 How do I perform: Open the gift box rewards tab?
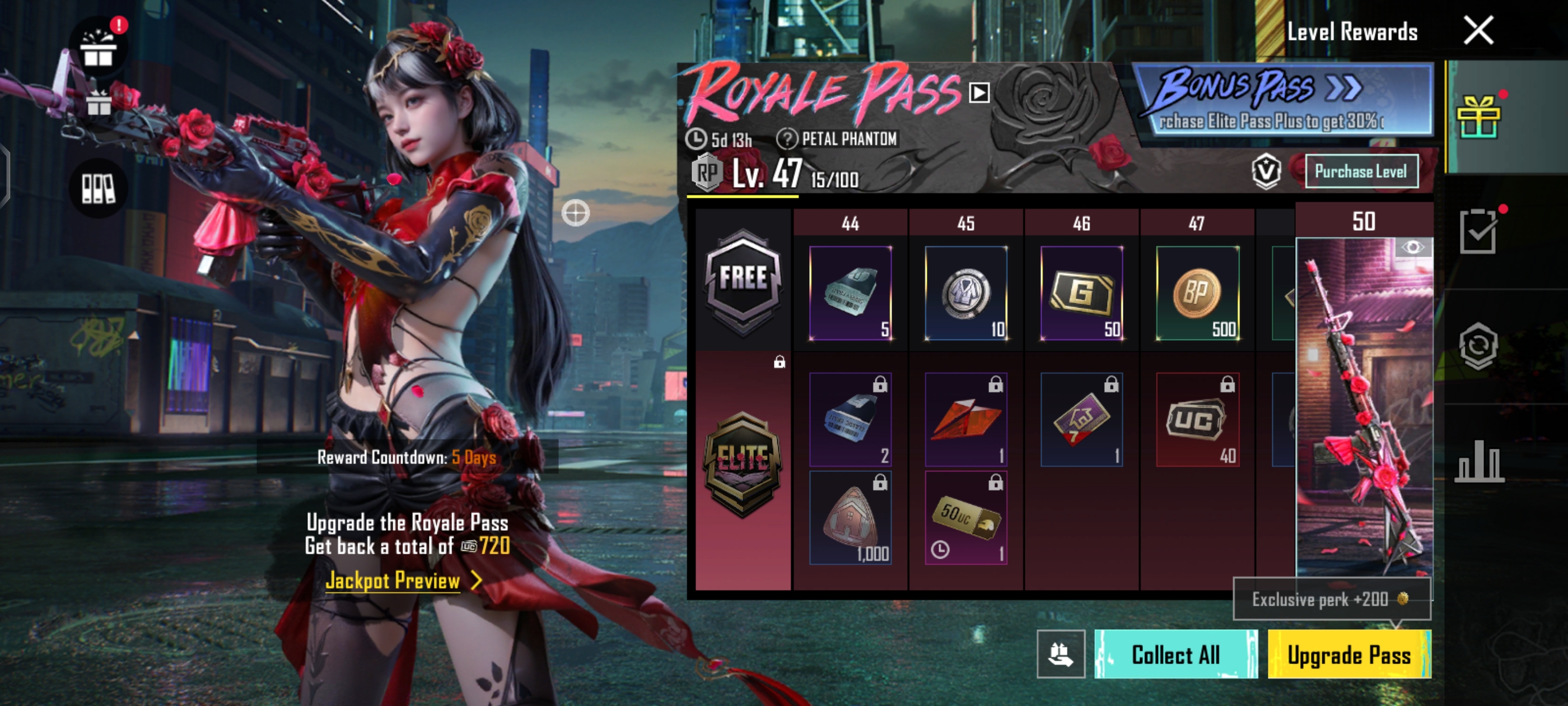tap(1478, 117)
